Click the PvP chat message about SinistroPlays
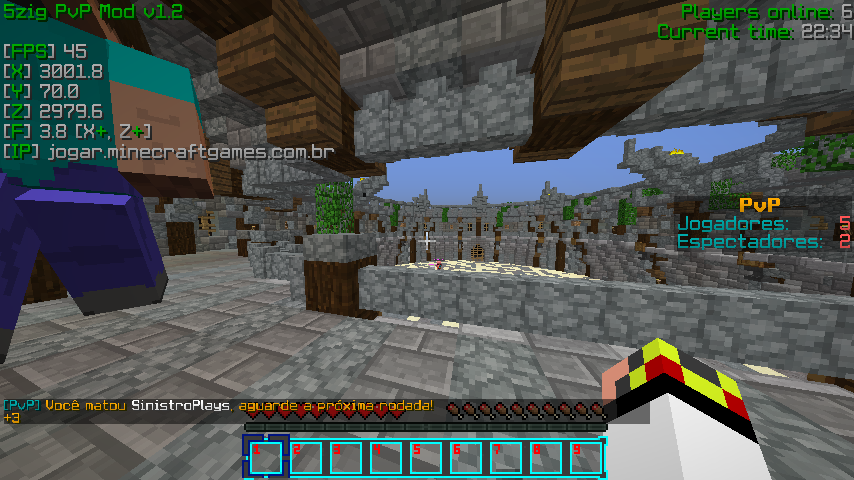 pos(220,405)
